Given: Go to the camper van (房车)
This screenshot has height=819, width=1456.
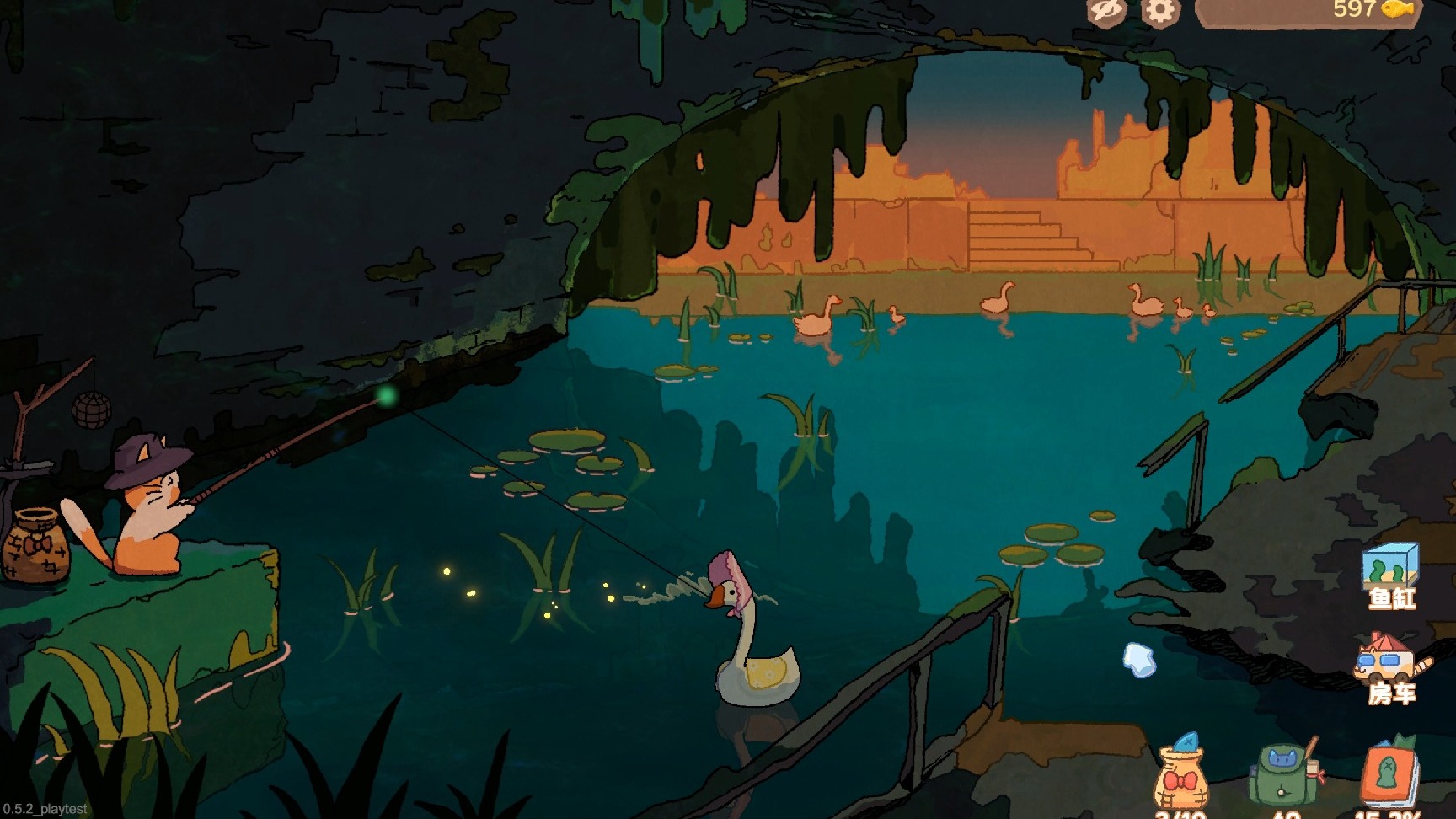Looking at the screenshot, I should (1390, 666).
